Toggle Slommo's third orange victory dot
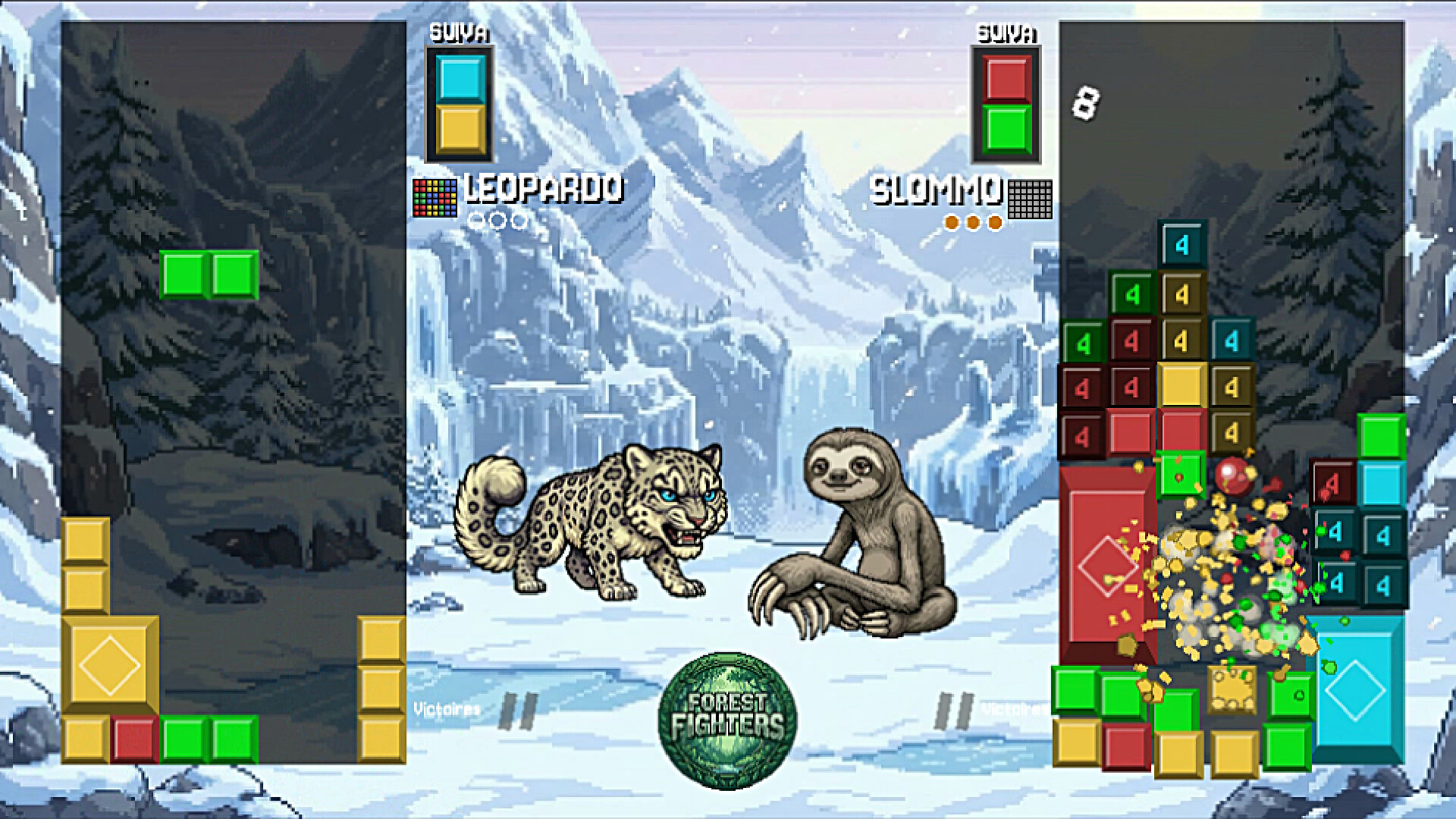This screenshot has width=1456, height=819. click(x=993, y=221)
